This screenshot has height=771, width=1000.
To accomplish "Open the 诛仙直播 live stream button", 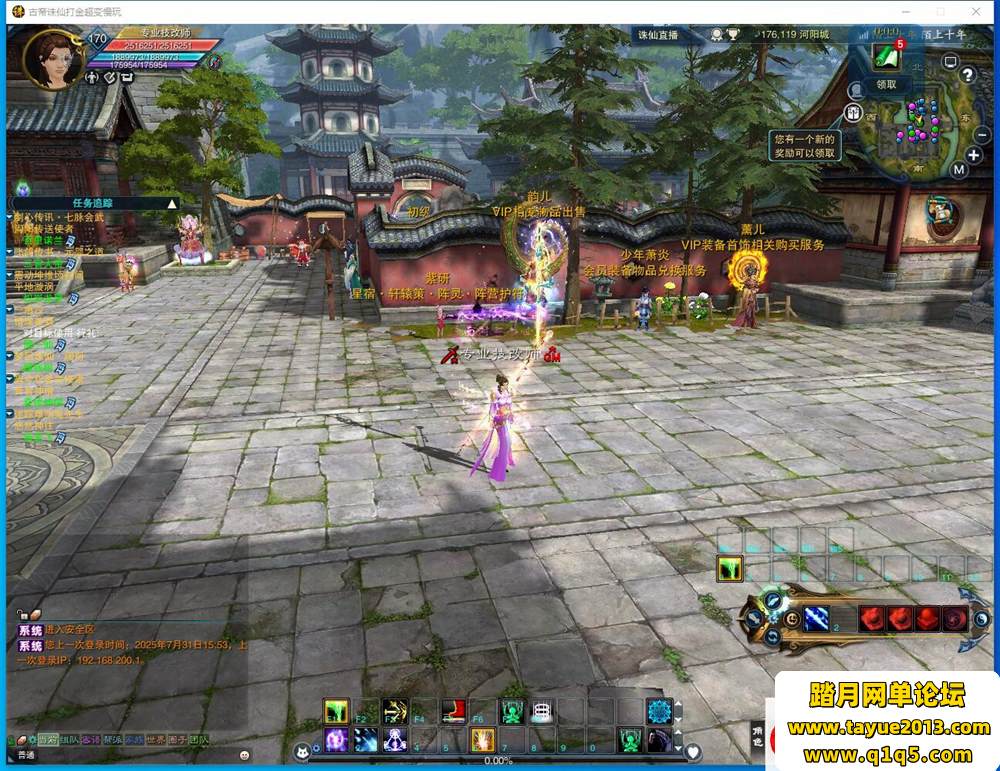I will 658,35.
